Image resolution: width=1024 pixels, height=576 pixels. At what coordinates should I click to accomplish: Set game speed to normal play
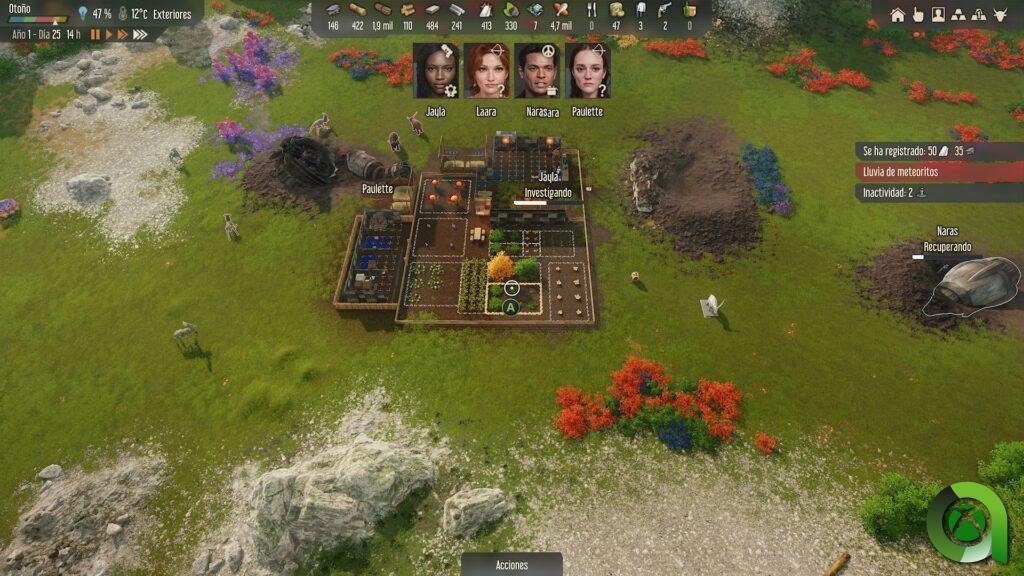(x=109, y=34)
